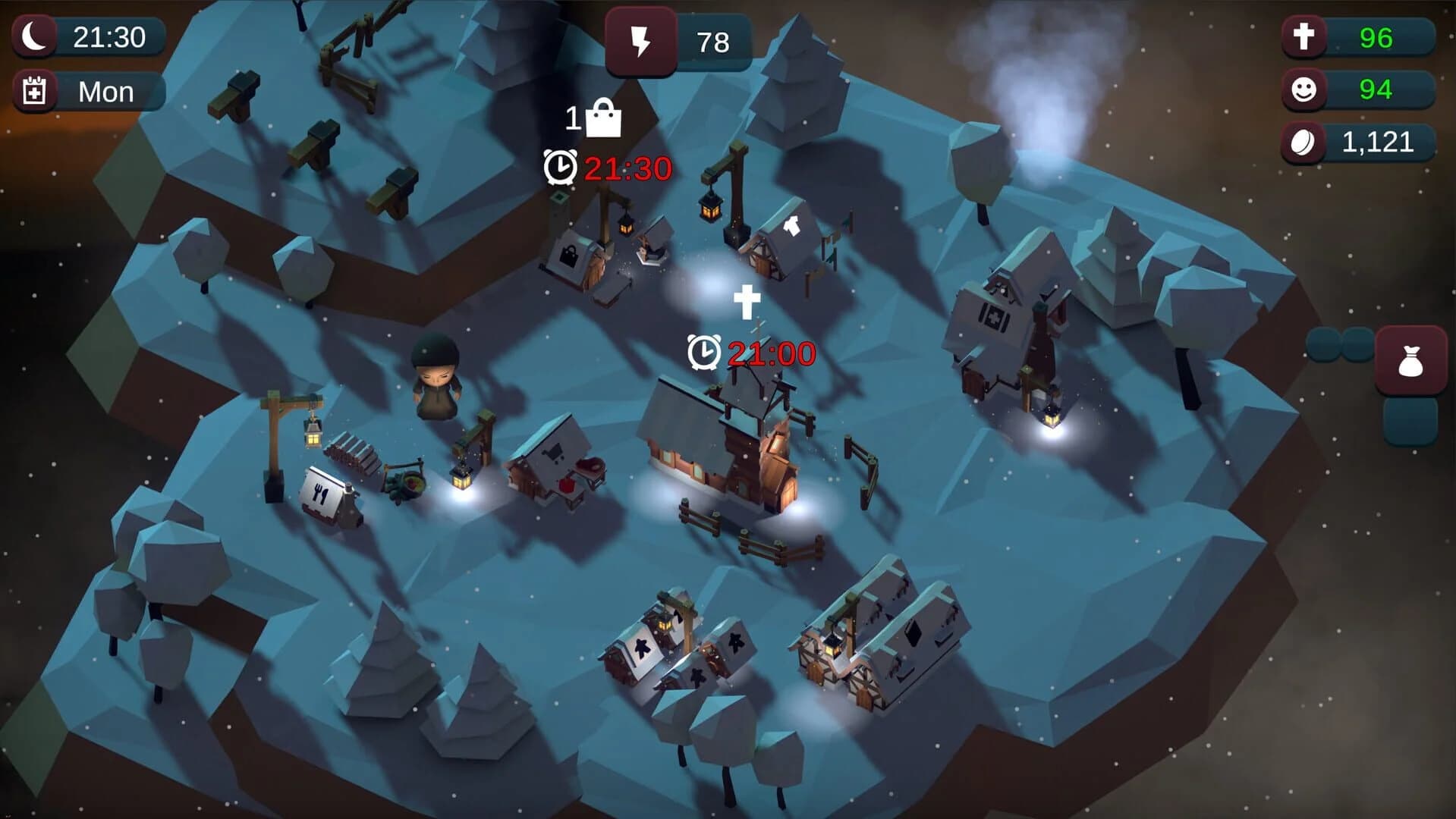Viewport: 1456px width, 819px height.
Task: Open the coin balance showing 1,121
Action: [x=1358, y=140]
